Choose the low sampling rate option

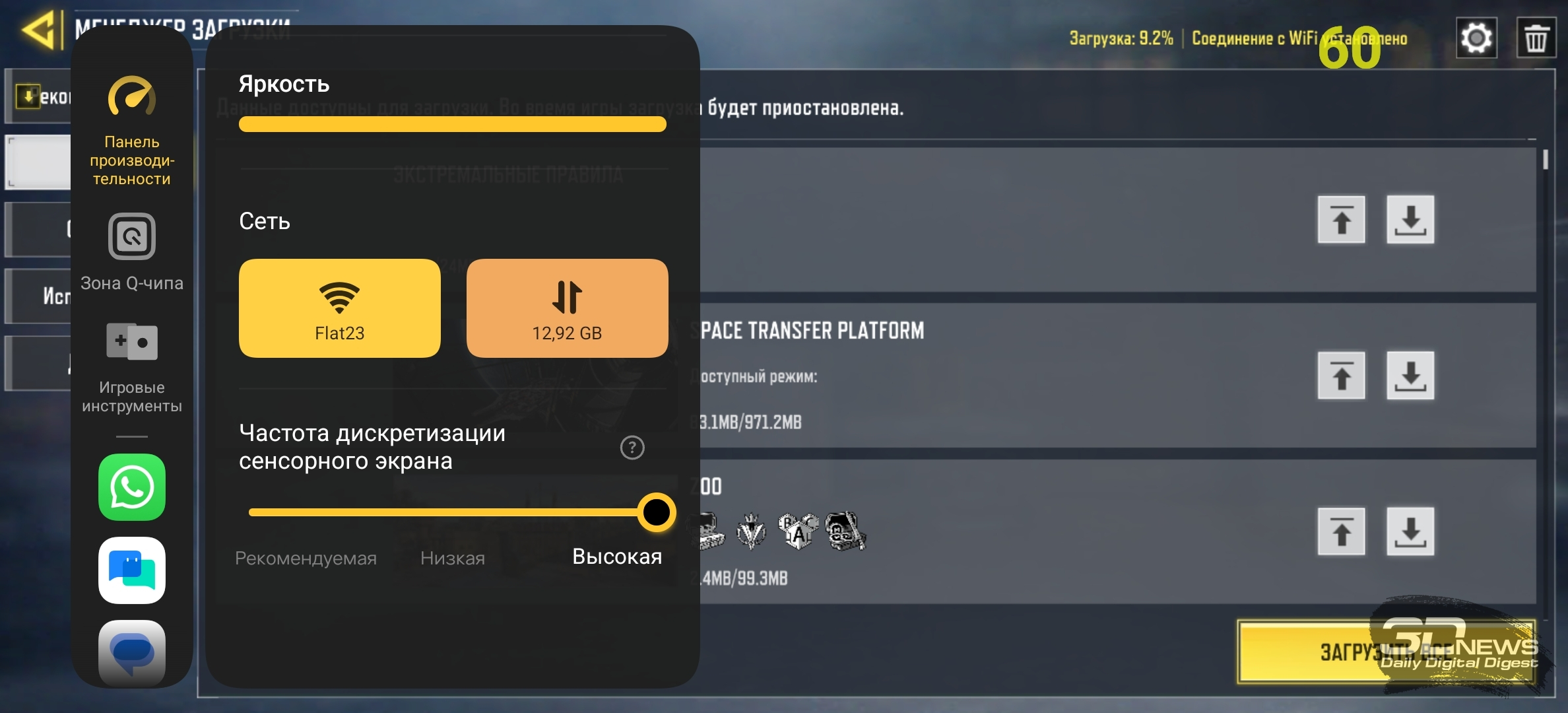[453, 559]
